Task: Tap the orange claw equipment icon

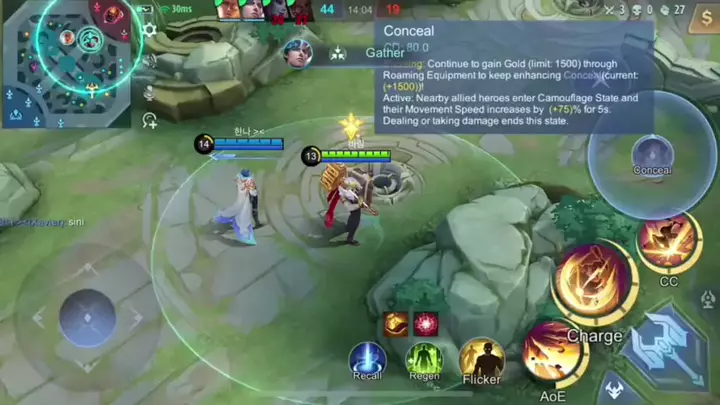Action: [396, 323]
